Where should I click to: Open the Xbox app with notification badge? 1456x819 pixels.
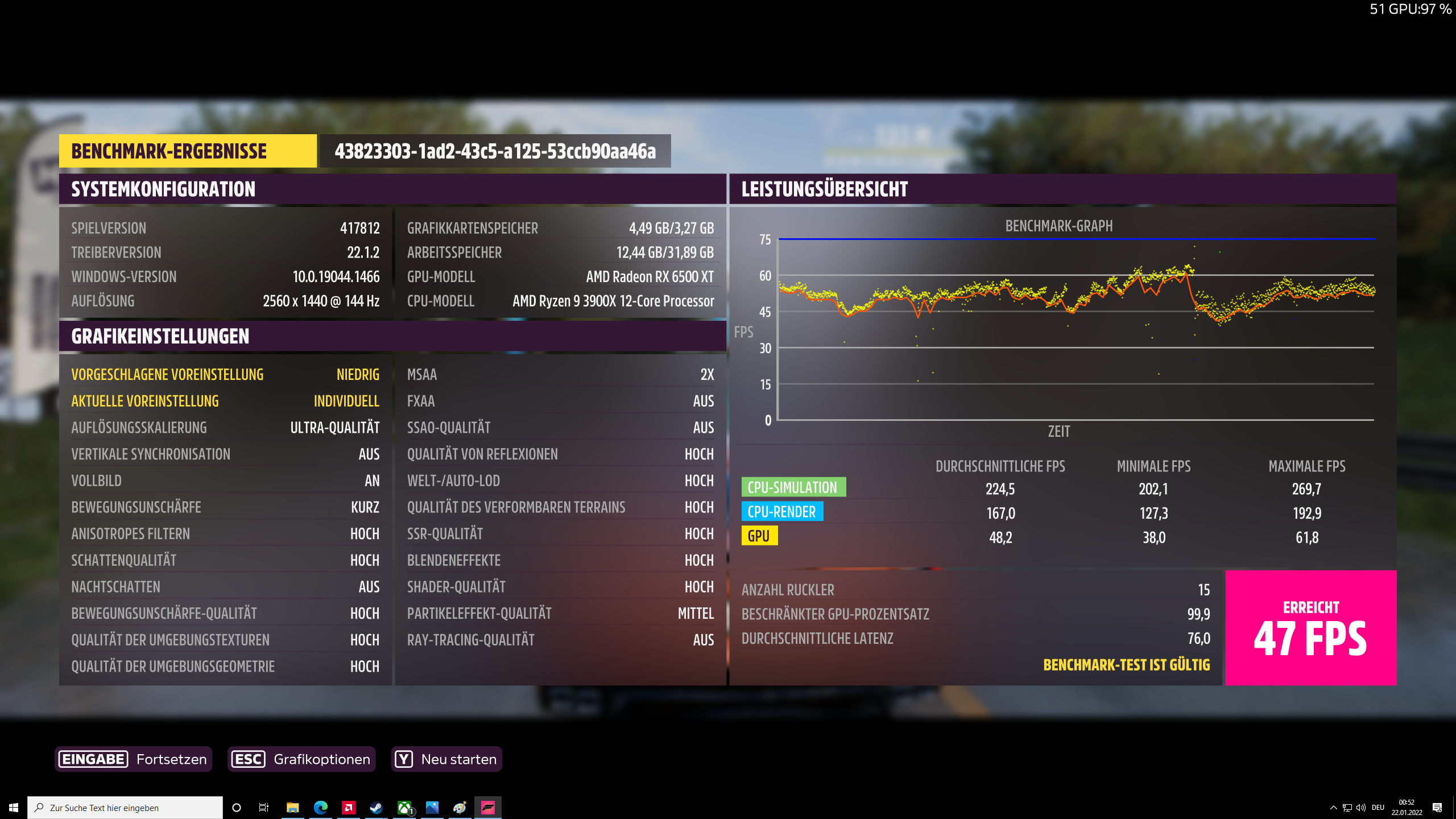pos(404,807)
